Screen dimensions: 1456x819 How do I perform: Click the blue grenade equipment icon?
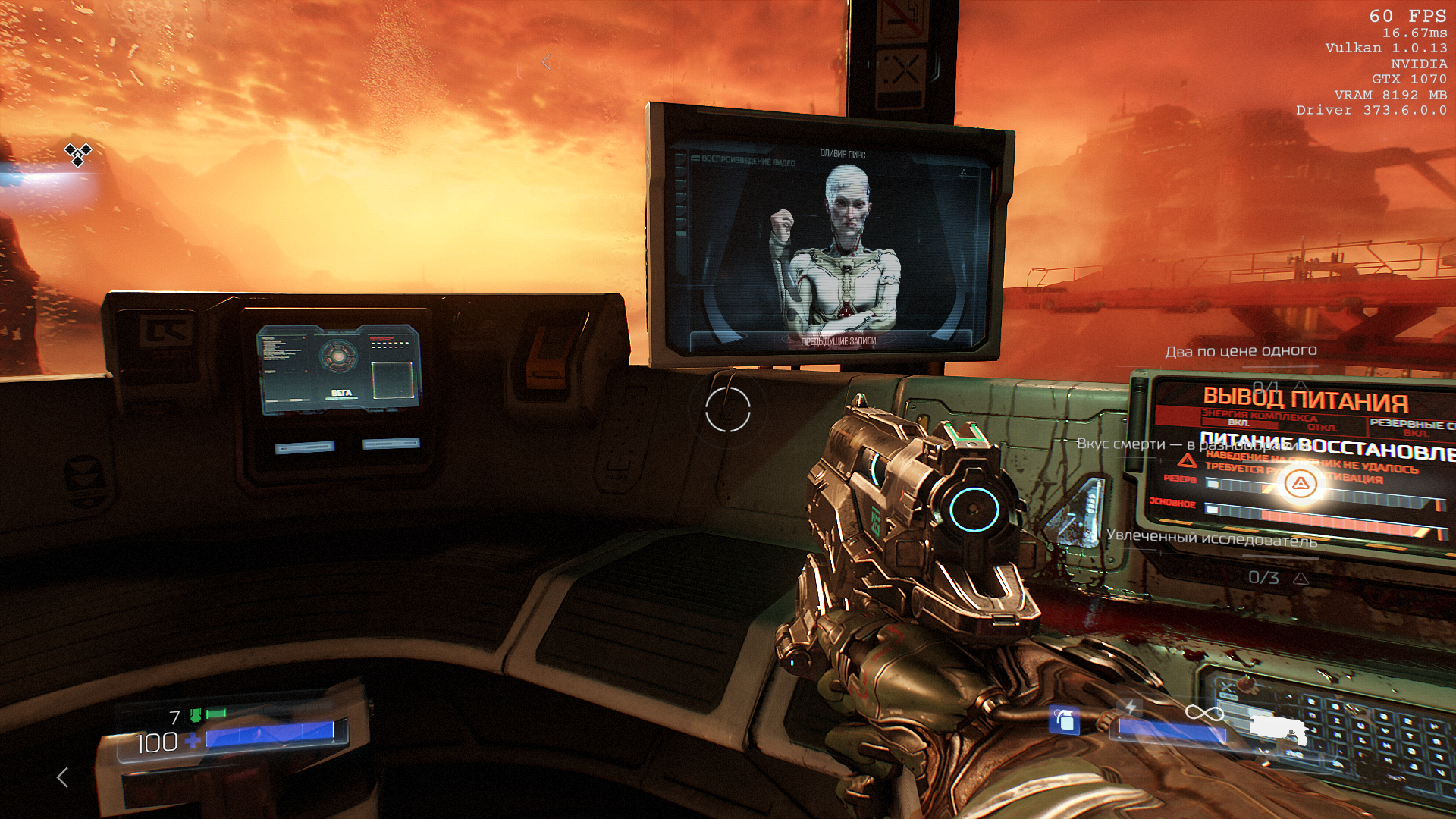click(1064, 719)
